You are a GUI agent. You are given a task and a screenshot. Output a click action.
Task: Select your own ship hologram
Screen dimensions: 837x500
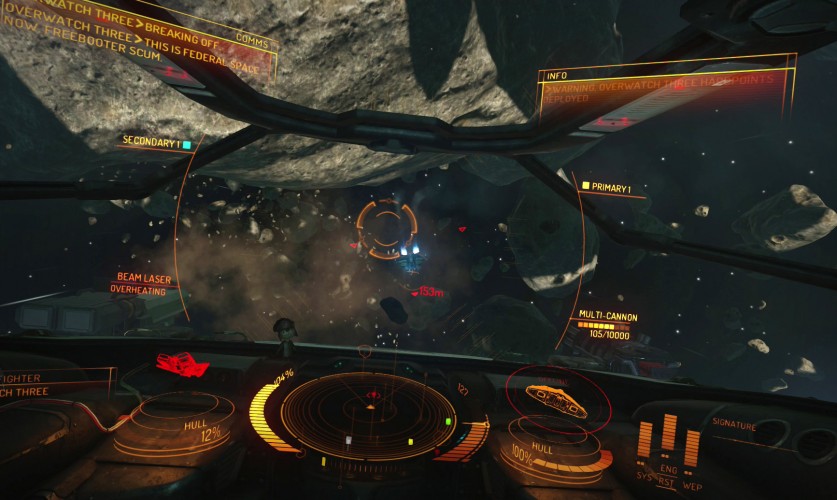[555, 399]
